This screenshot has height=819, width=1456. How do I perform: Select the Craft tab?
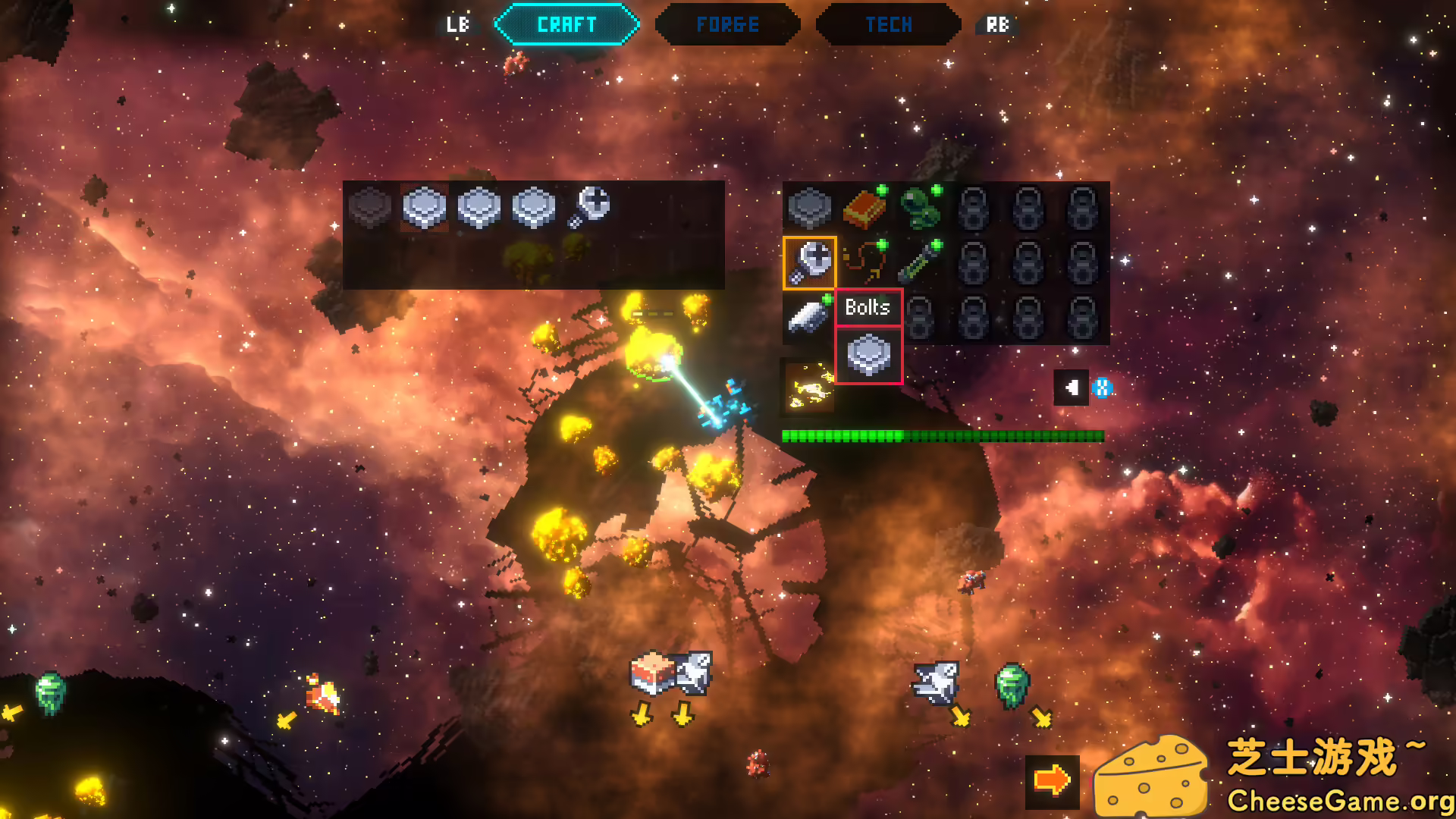pos(566,25)
